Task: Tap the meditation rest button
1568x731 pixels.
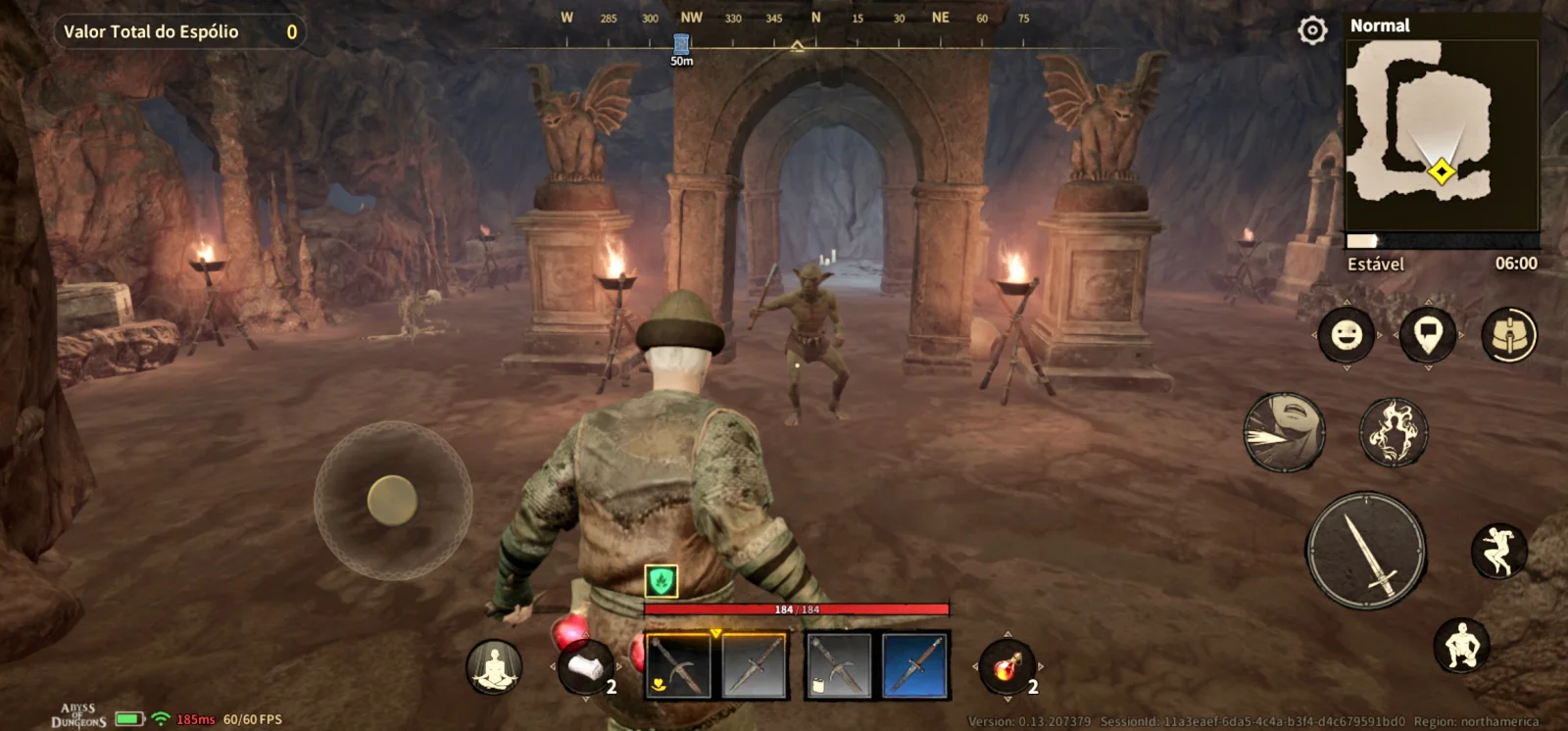Action: click(494, 667)
